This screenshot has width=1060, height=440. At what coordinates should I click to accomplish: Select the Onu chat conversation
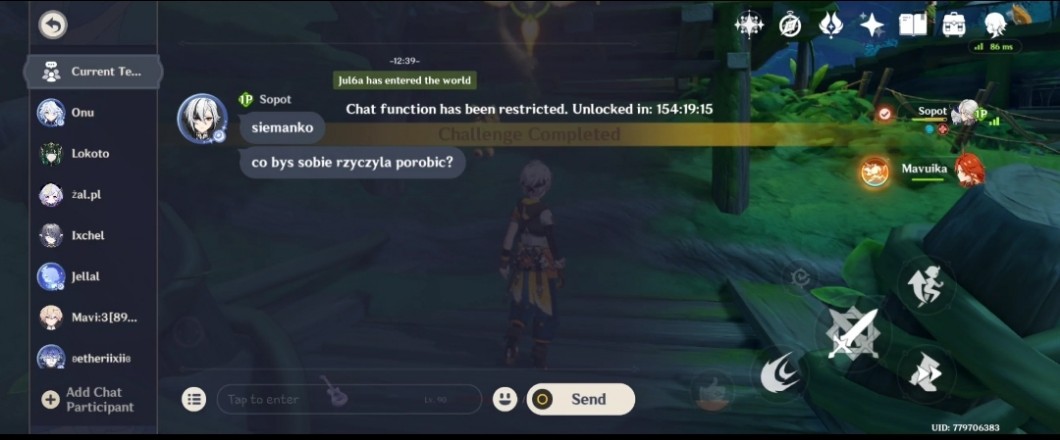(x=82, y=113)
